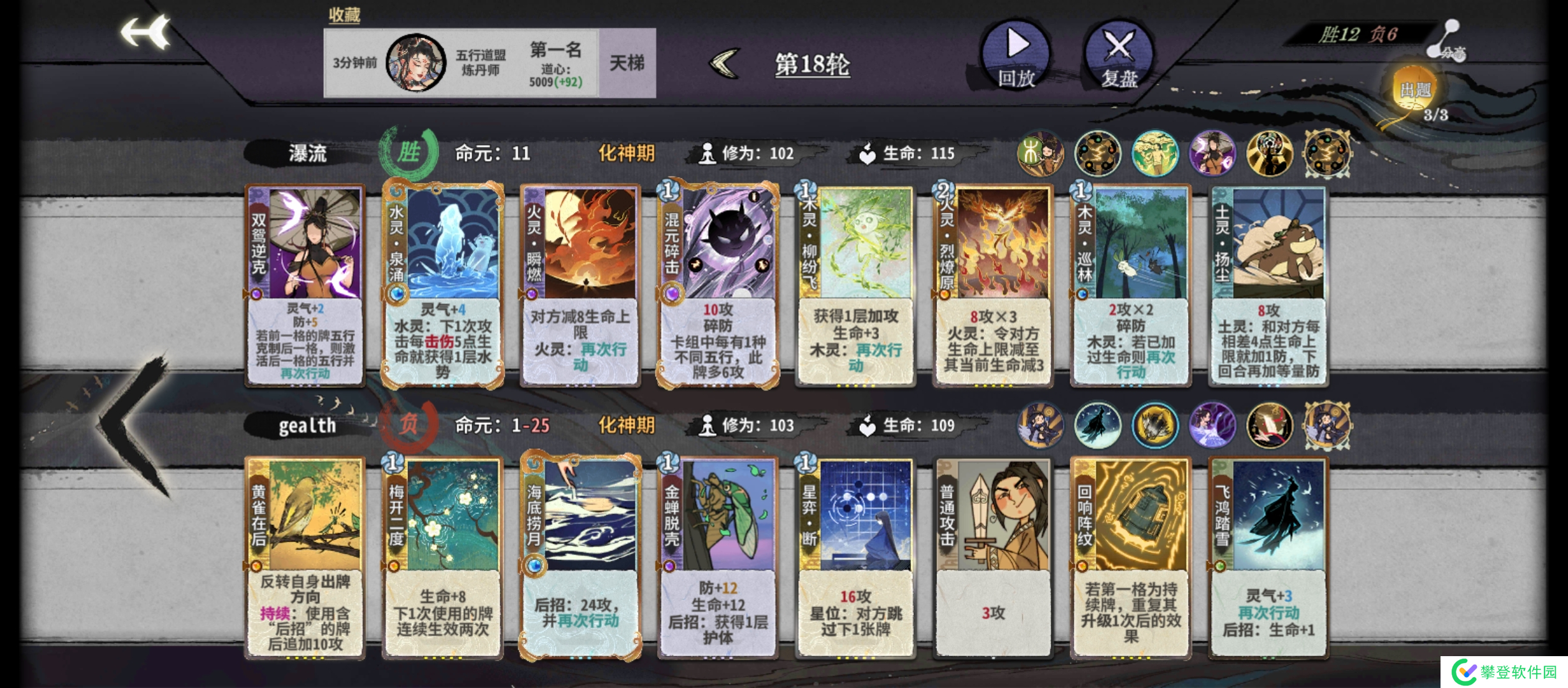Toggle the green 胜 result marker for 瀑流
Image resolution: width=1568 pixels, height=688 pixels.
(409, 153)
